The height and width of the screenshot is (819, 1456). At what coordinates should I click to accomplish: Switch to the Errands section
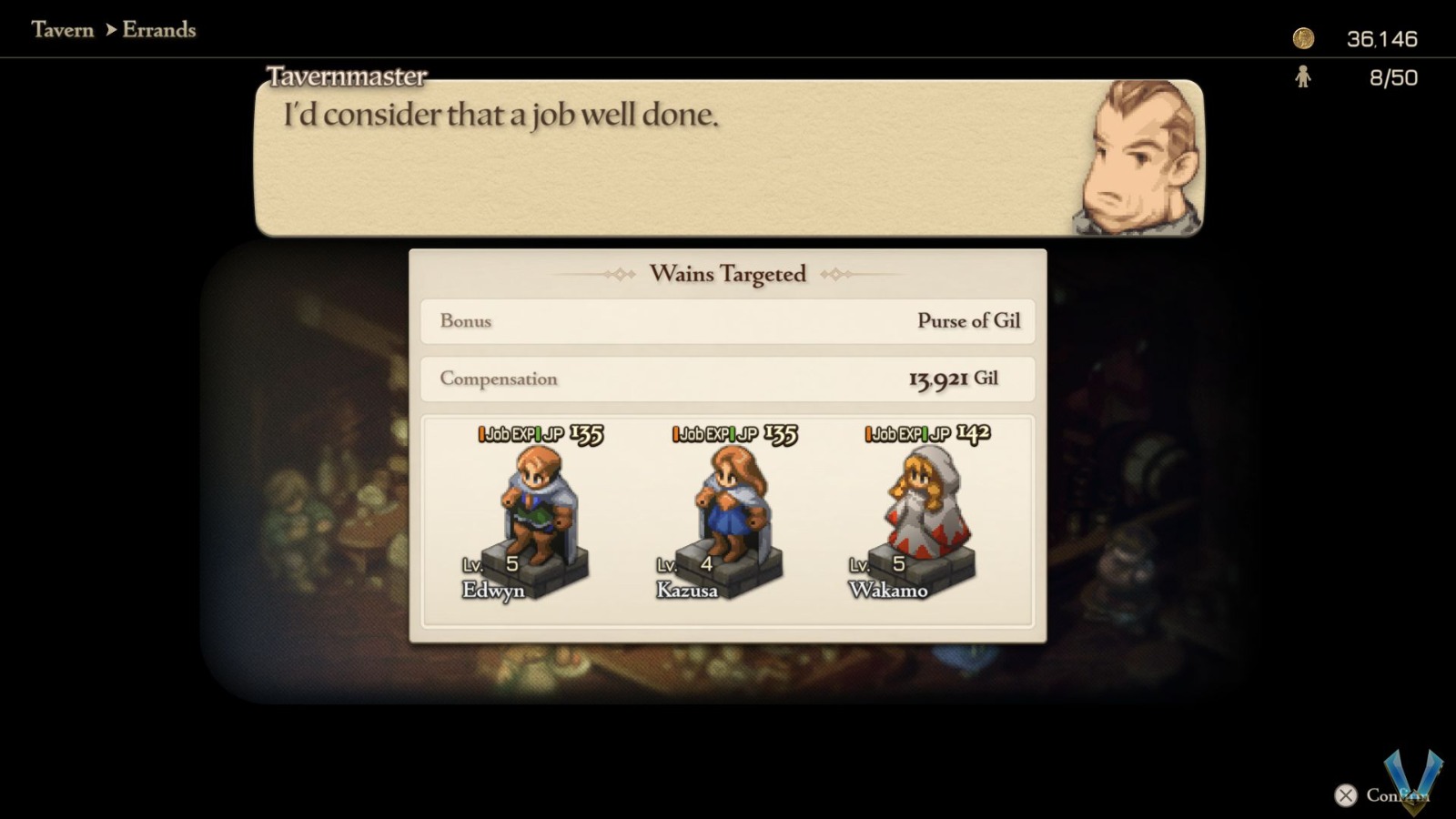160,30
